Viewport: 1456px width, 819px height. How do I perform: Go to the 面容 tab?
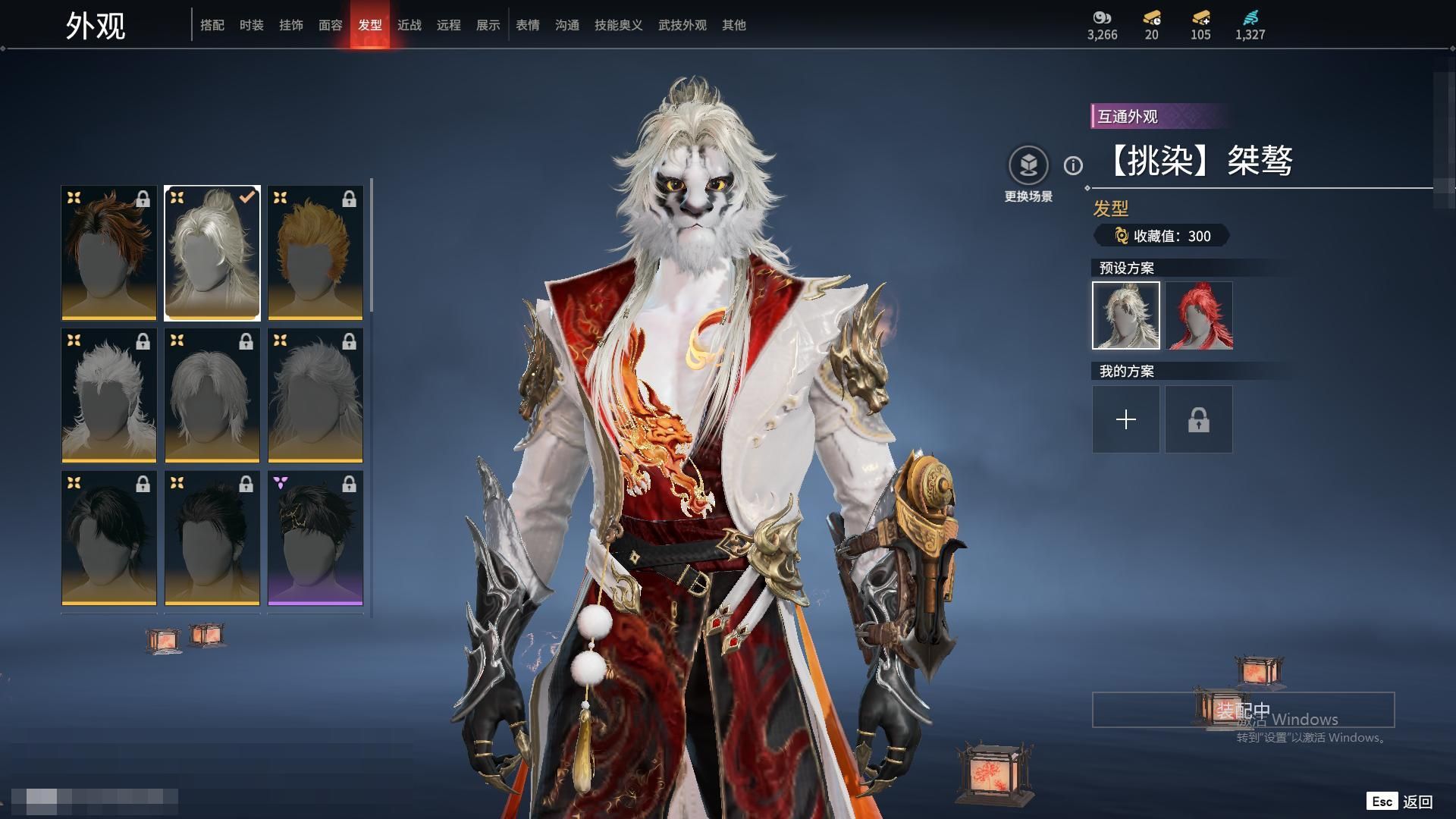coord(331,25)
